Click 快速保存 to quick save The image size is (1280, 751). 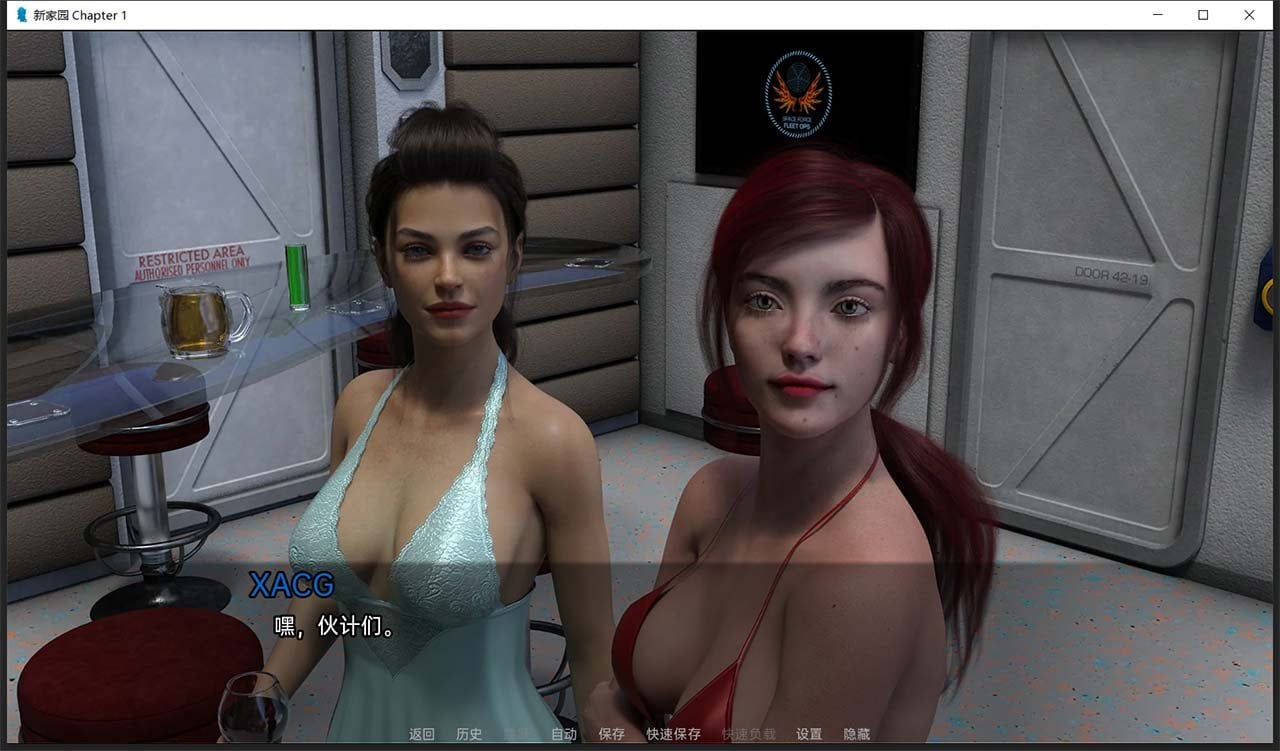pos(673,734)
